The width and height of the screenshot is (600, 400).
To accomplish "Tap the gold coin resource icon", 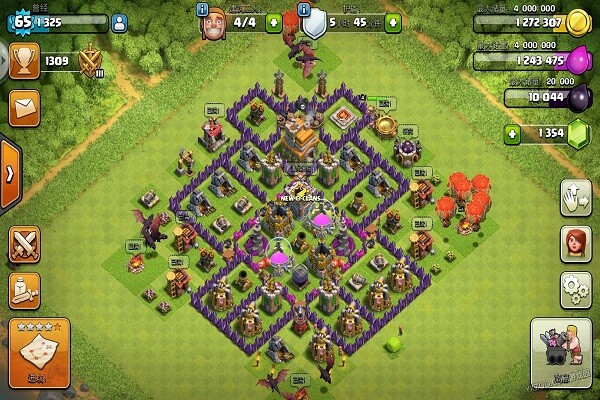I will (578, 22).
